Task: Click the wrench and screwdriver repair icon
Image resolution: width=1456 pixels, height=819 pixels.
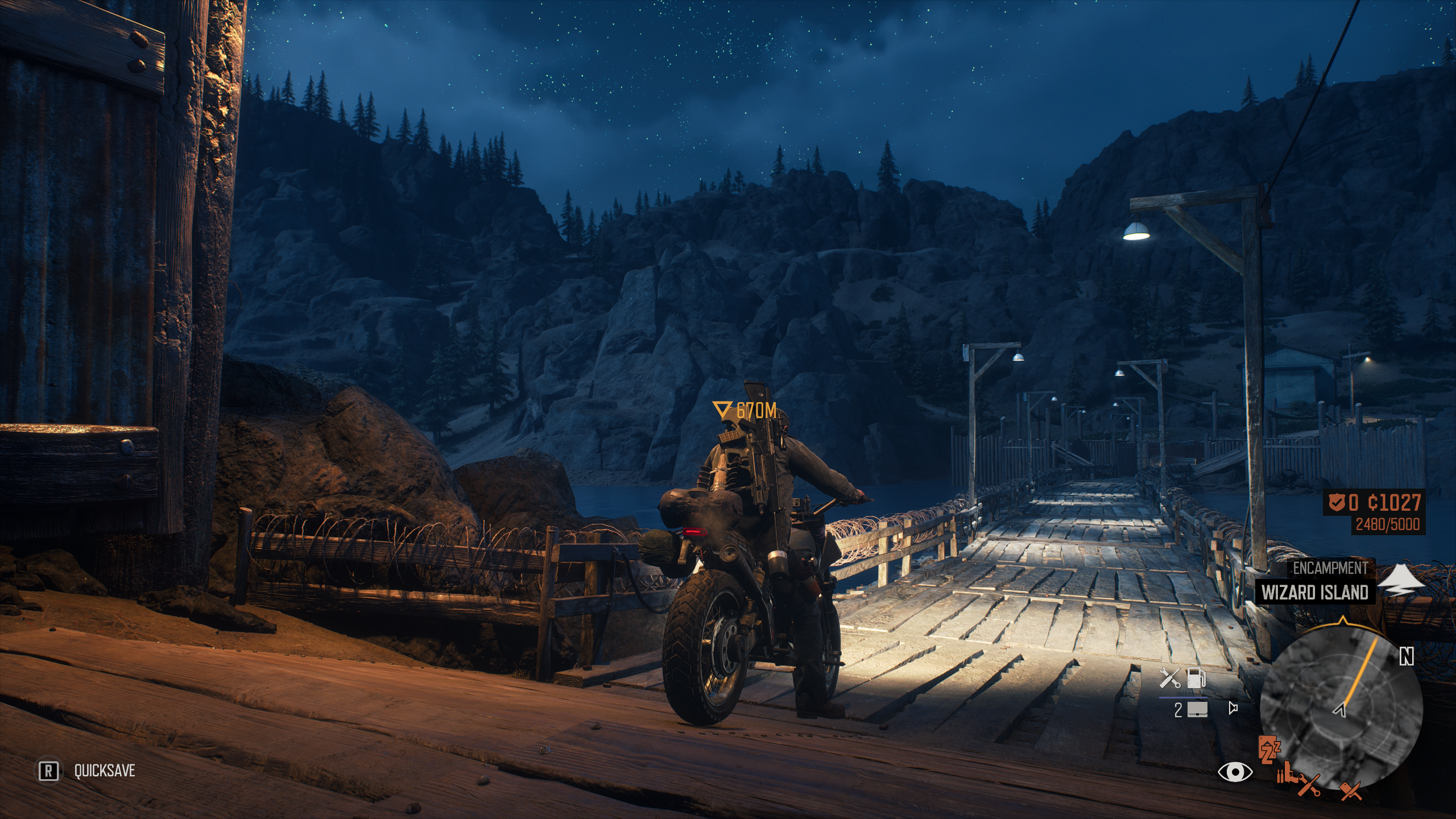Action: click(x=1170, y=678)
